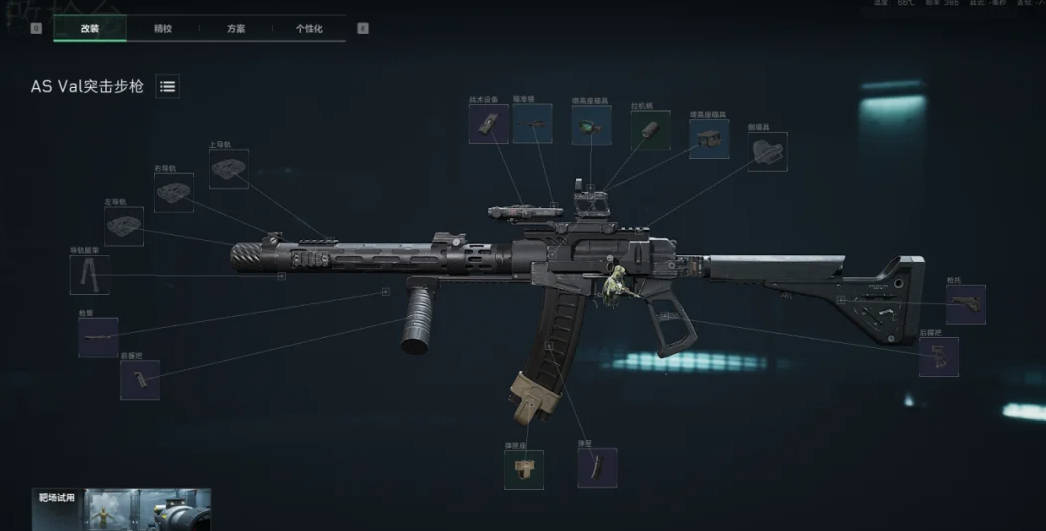Switch to the 个性化 tab

click(309, 29)
